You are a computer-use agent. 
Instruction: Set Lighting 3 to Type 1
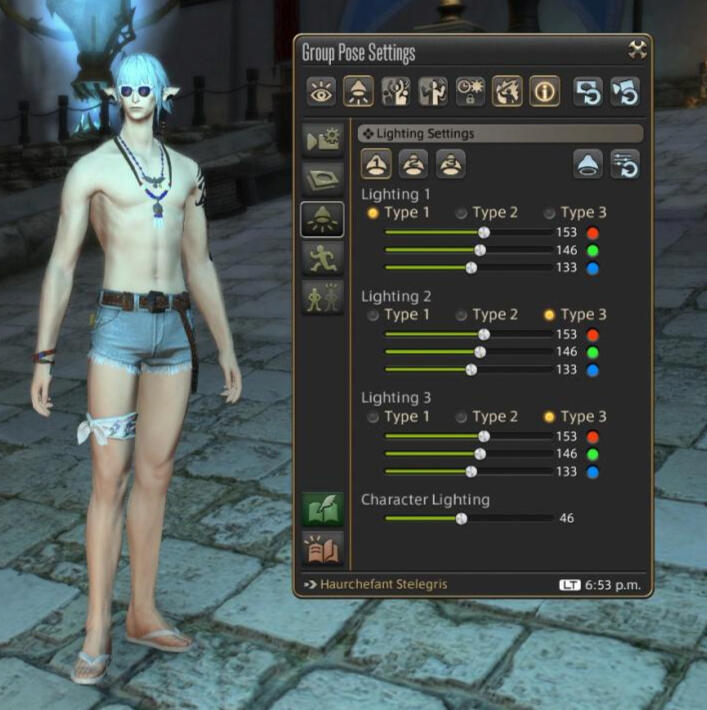(373, 417)
